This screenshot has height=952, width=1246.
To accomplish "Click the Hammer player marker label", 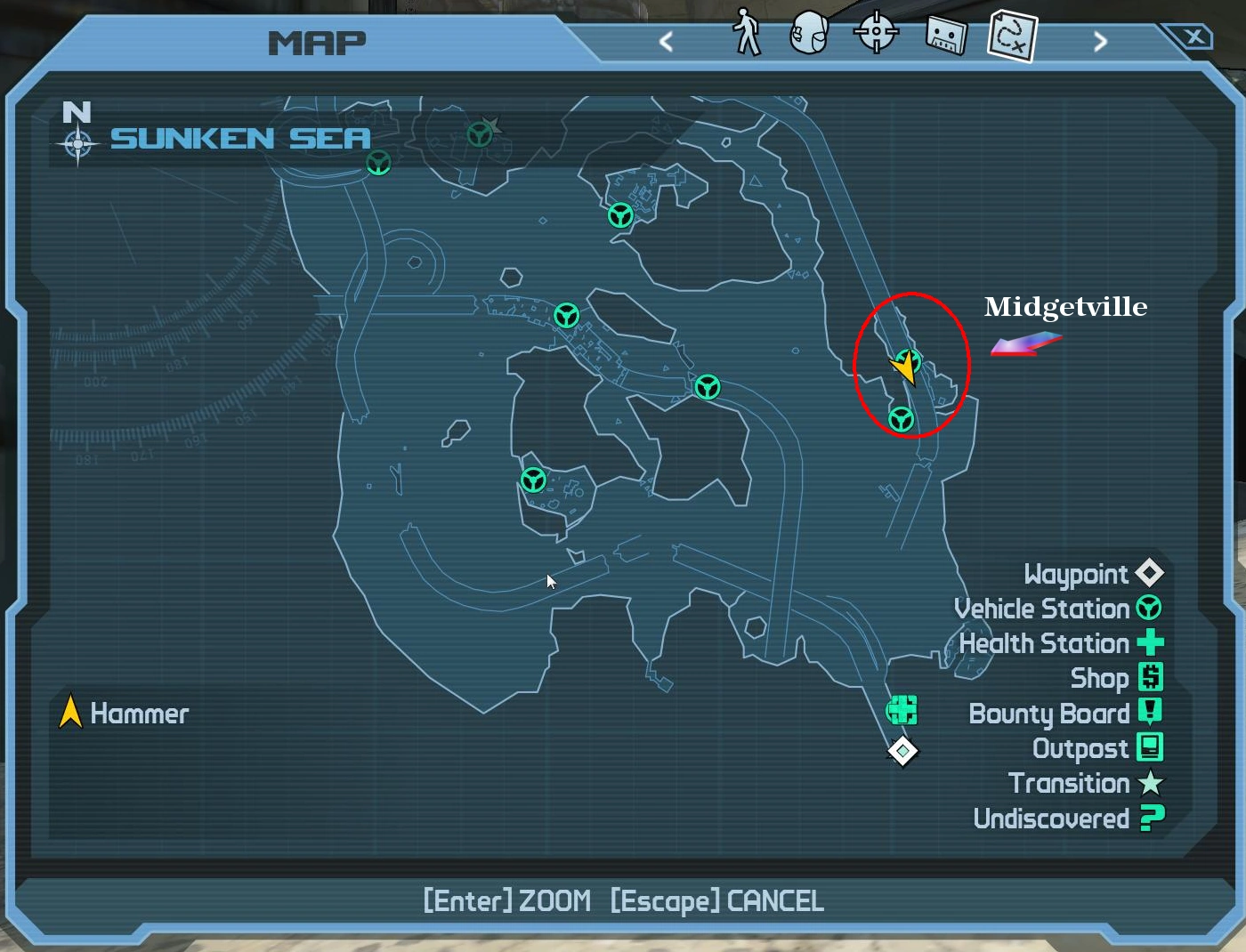I will pos(140,714).
